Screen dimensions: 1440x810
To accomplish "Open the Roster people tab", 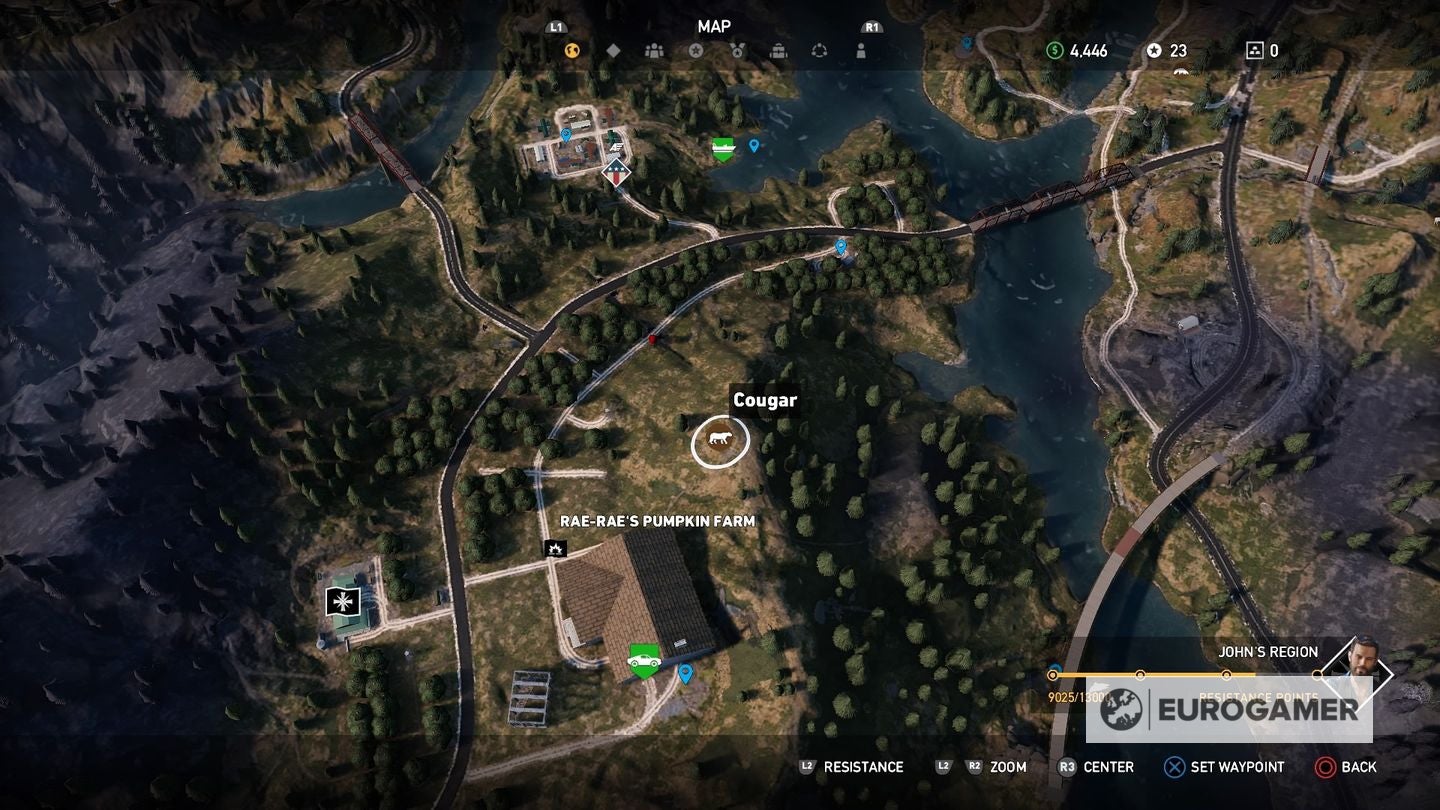I will (655, 50).
